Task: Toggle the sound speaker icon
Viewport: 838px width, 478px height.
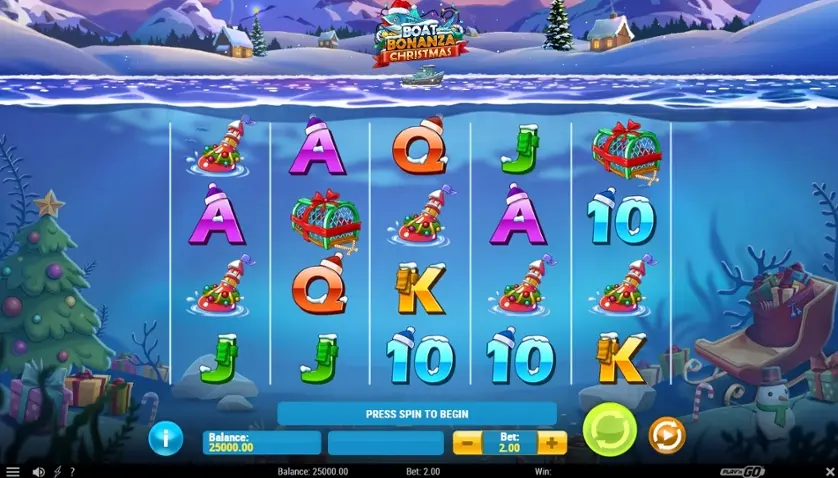Action: pyautogui.click(x=39, y=471)
